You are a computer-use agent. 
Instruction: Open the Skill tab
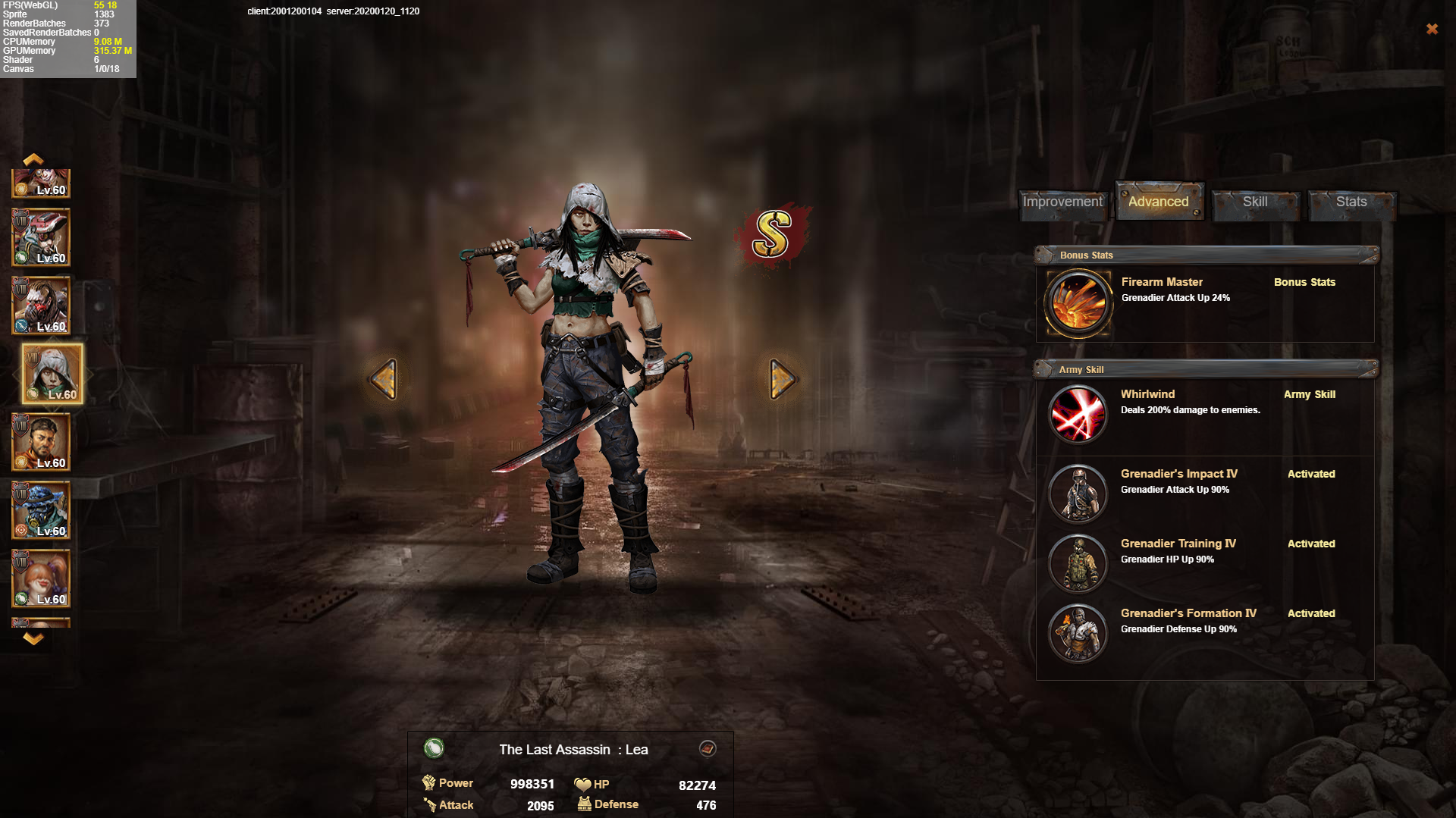click(x=1255, y=202)
